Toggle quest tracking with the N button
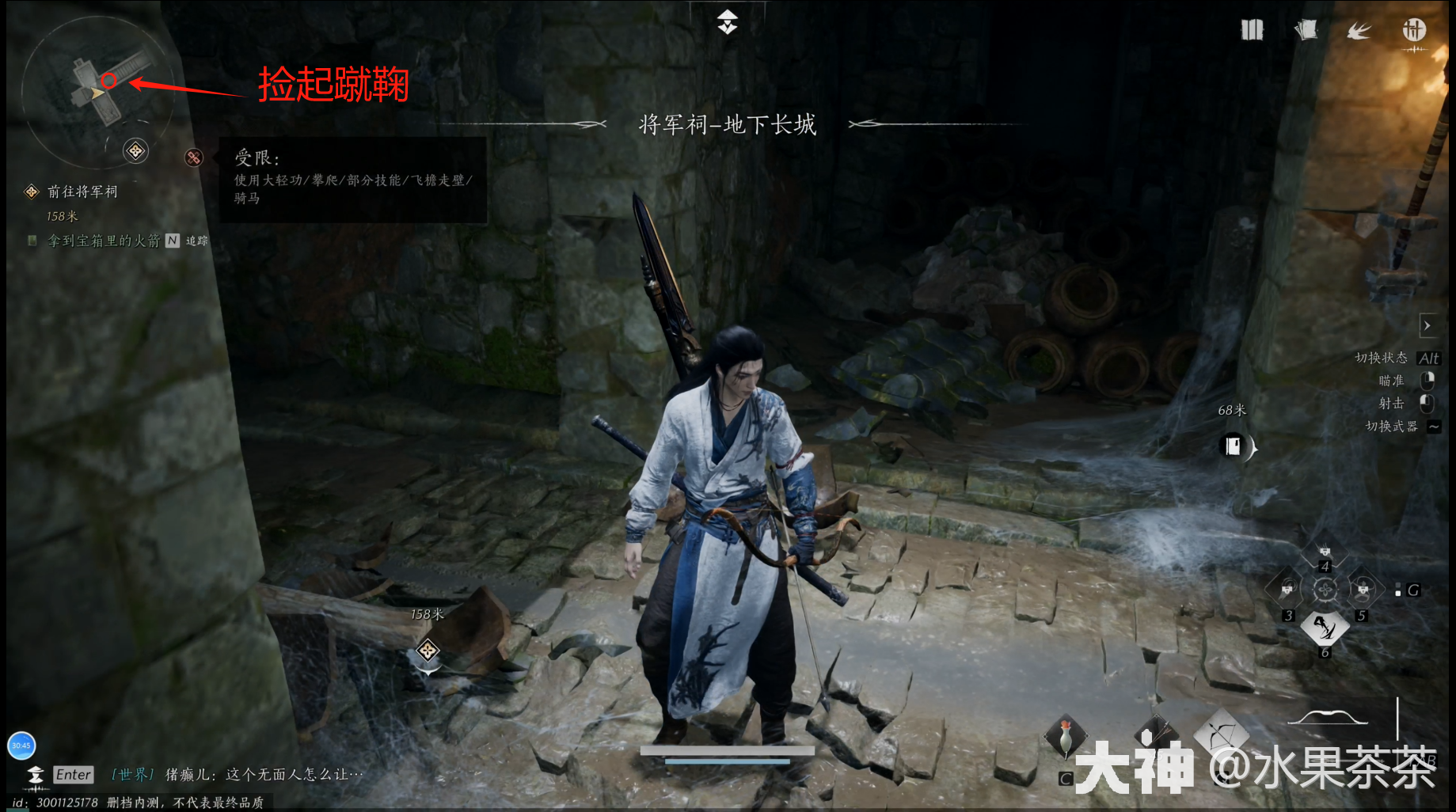Viewport: 1456px width, 812px height. pyautogui.click(x=172, y=240)
